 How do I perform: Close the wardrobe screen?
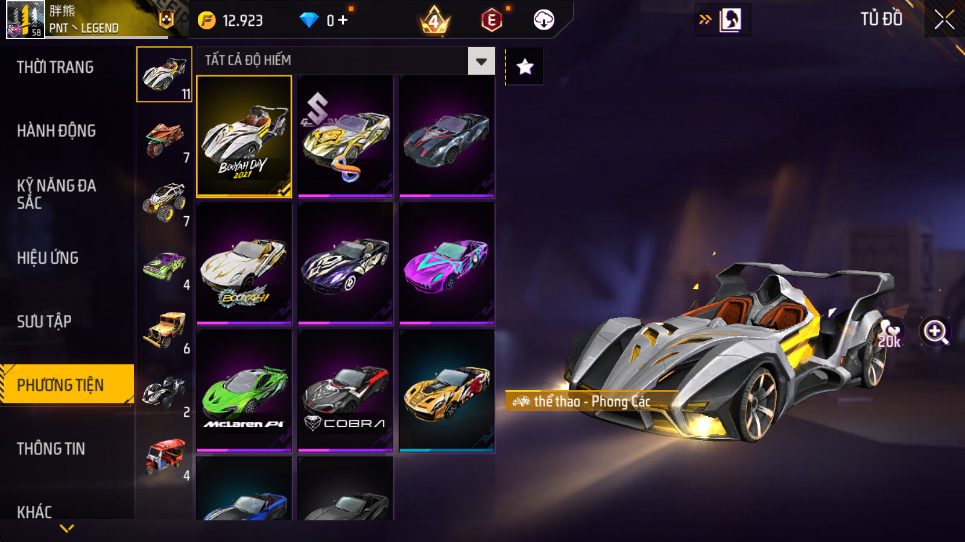pyautogui.click(x=944, y=20)
